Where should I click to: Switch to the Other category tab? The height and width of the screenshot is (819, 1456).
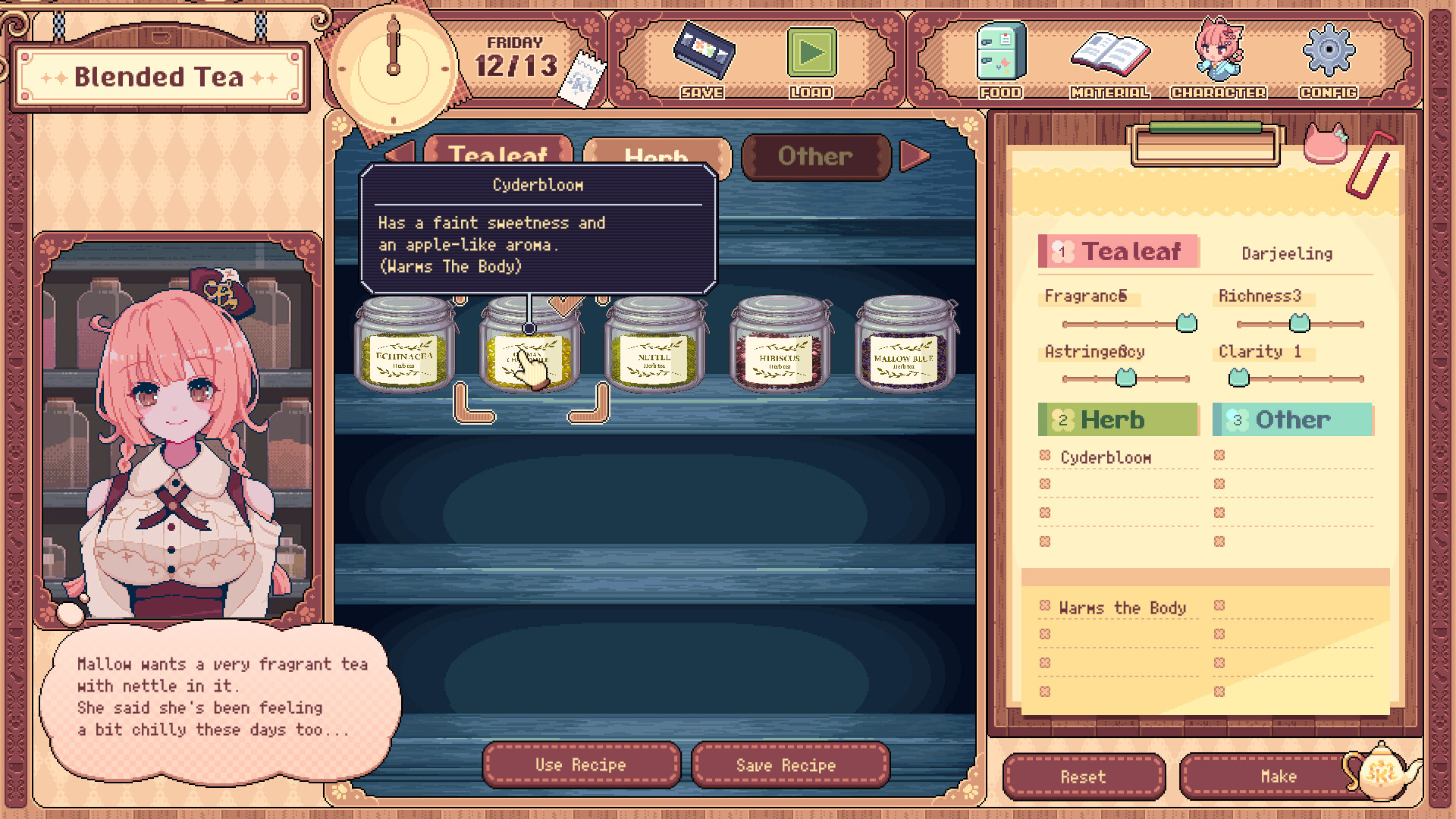816,156
